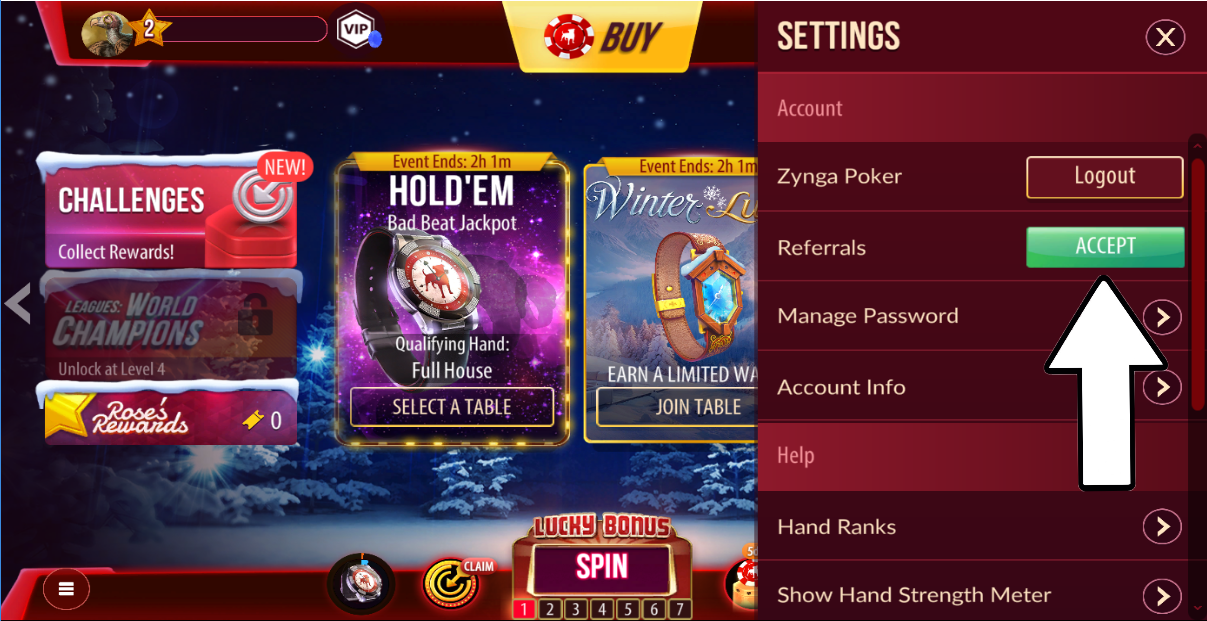Open Rose's Rewards
This screenshot has width=1207, height=621.
click(170, 415)
